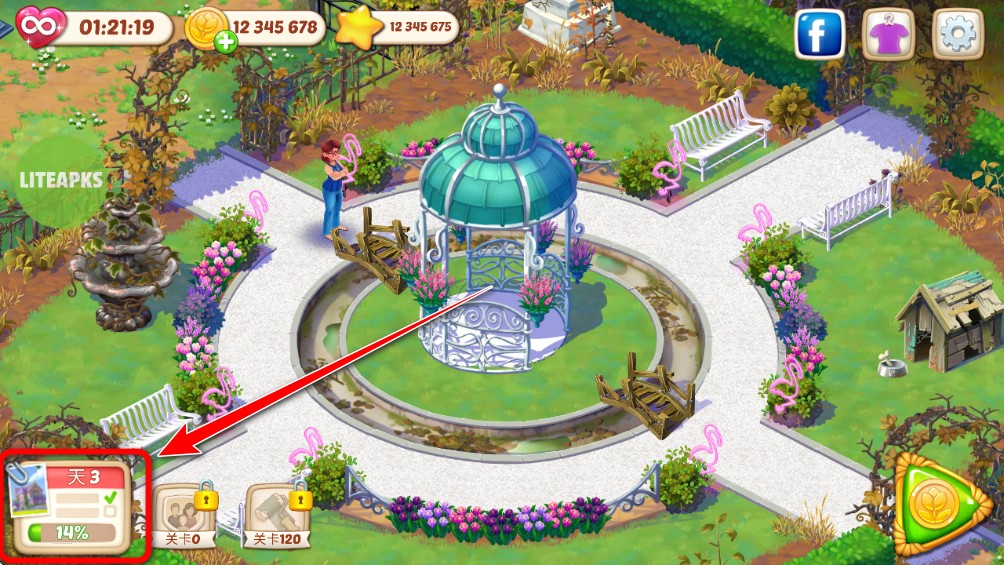The height and width of the screenshot is (565, 1004).
Task: Open the Facebook connect button
Action: click(820, 35)
